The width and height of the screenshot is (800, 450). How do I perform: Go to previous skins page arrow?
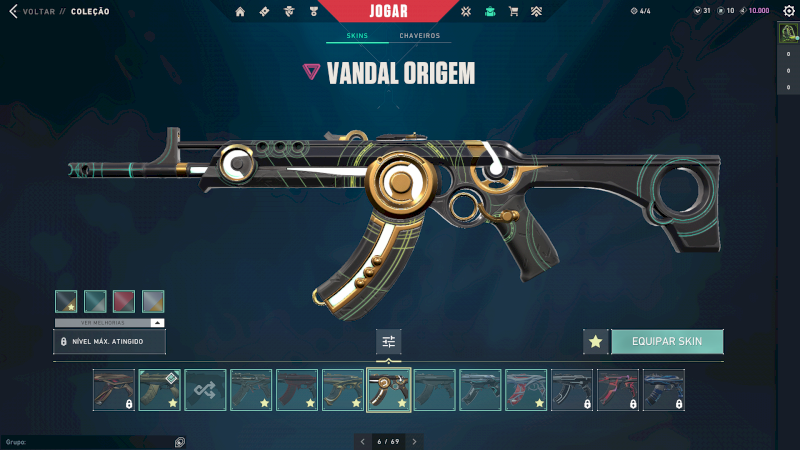click(x=362, y=441)
